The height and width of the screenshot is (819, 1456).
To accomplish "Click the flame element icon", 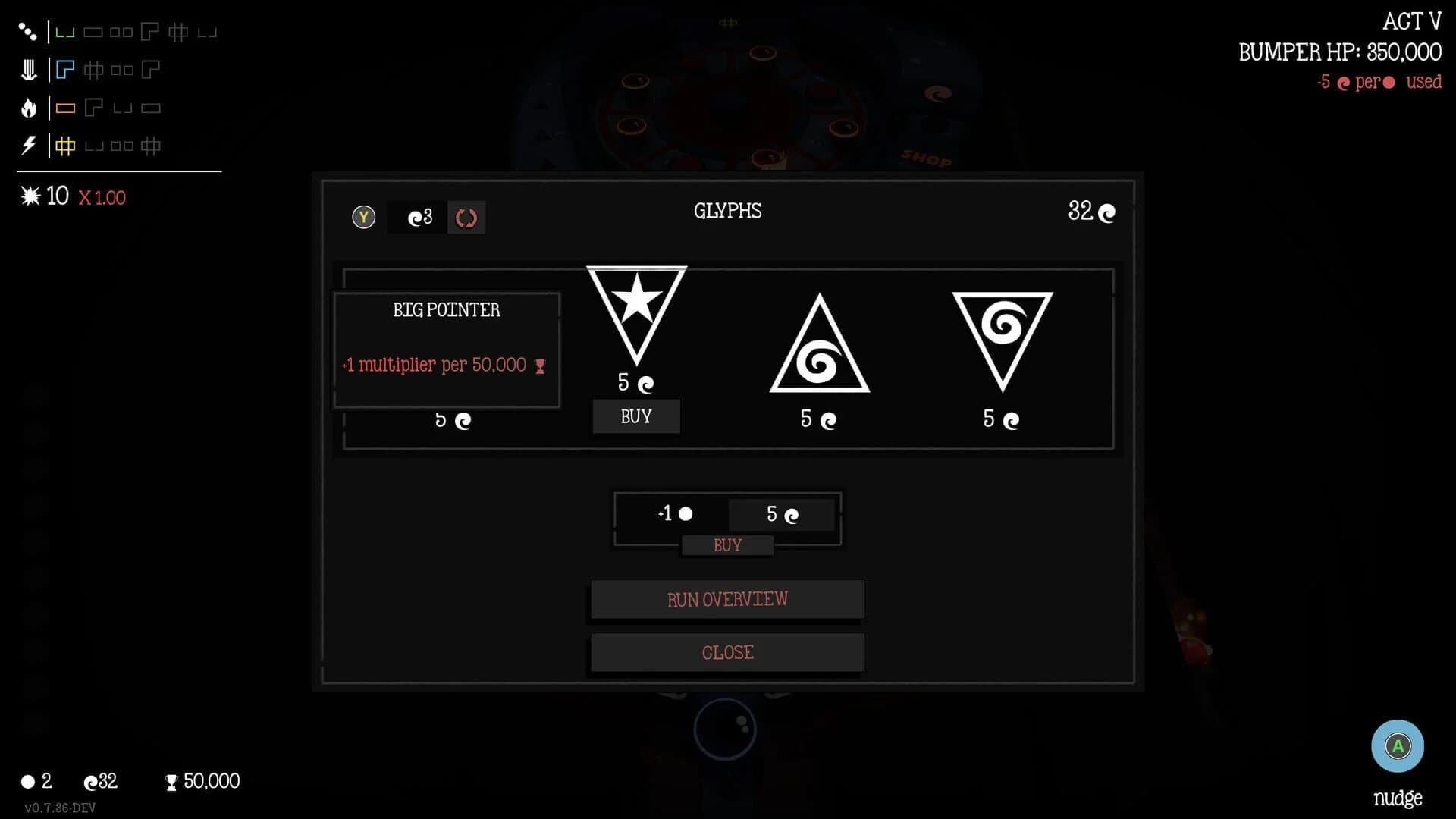I will pyautogui.click(x=28, y=107).
